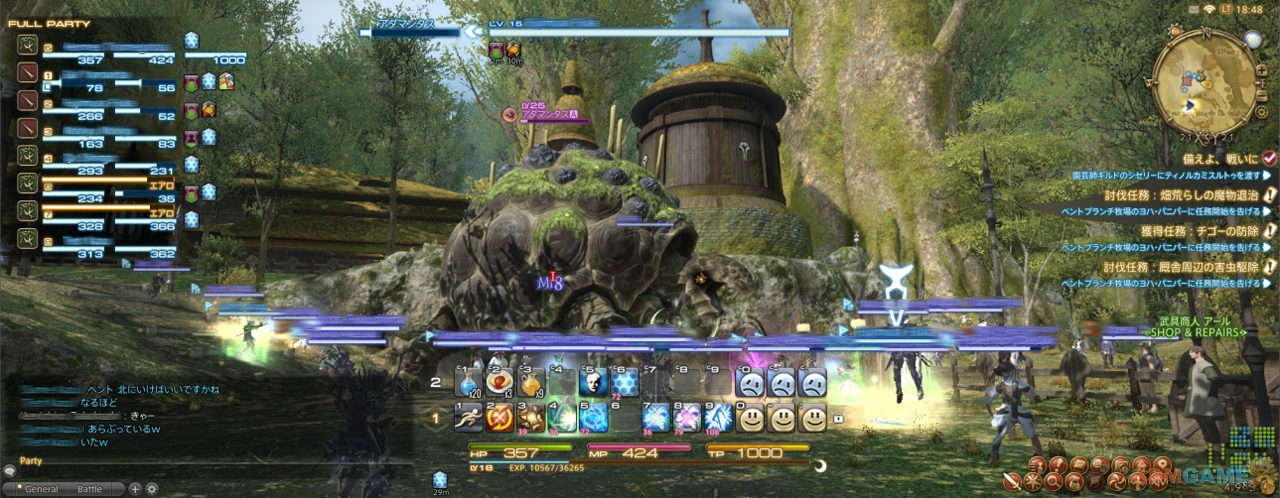
Task: Cast the green glowing orb spell
Action: coord(562,417)
